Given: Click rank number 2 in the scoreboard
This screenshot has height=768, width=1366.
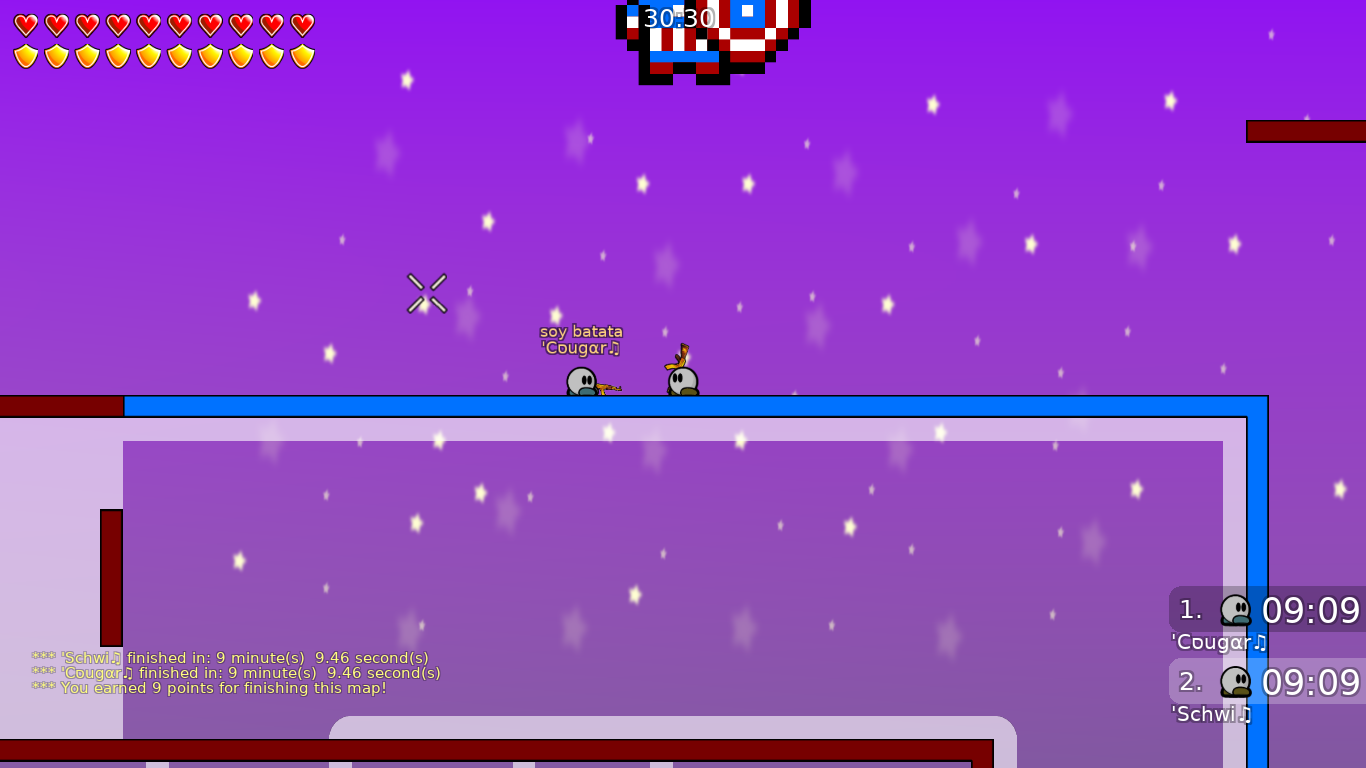Looking at the screenshot, I should [1188, 682].
